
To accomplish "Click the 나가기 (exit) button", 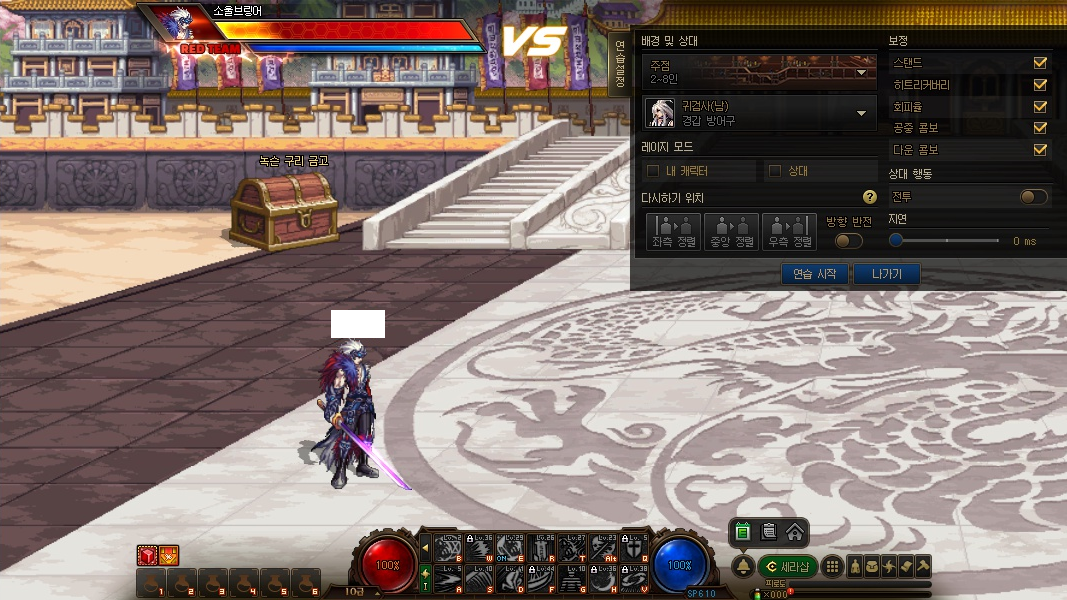I will click(886, 274).
